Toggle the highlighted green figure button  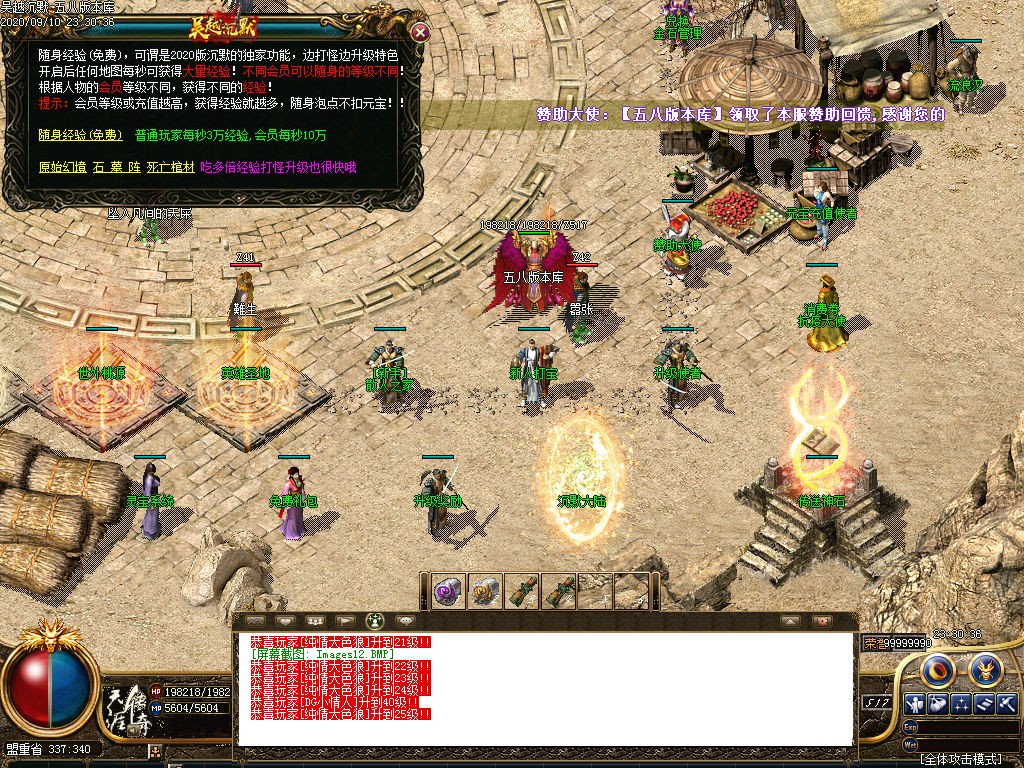(375, 620)
